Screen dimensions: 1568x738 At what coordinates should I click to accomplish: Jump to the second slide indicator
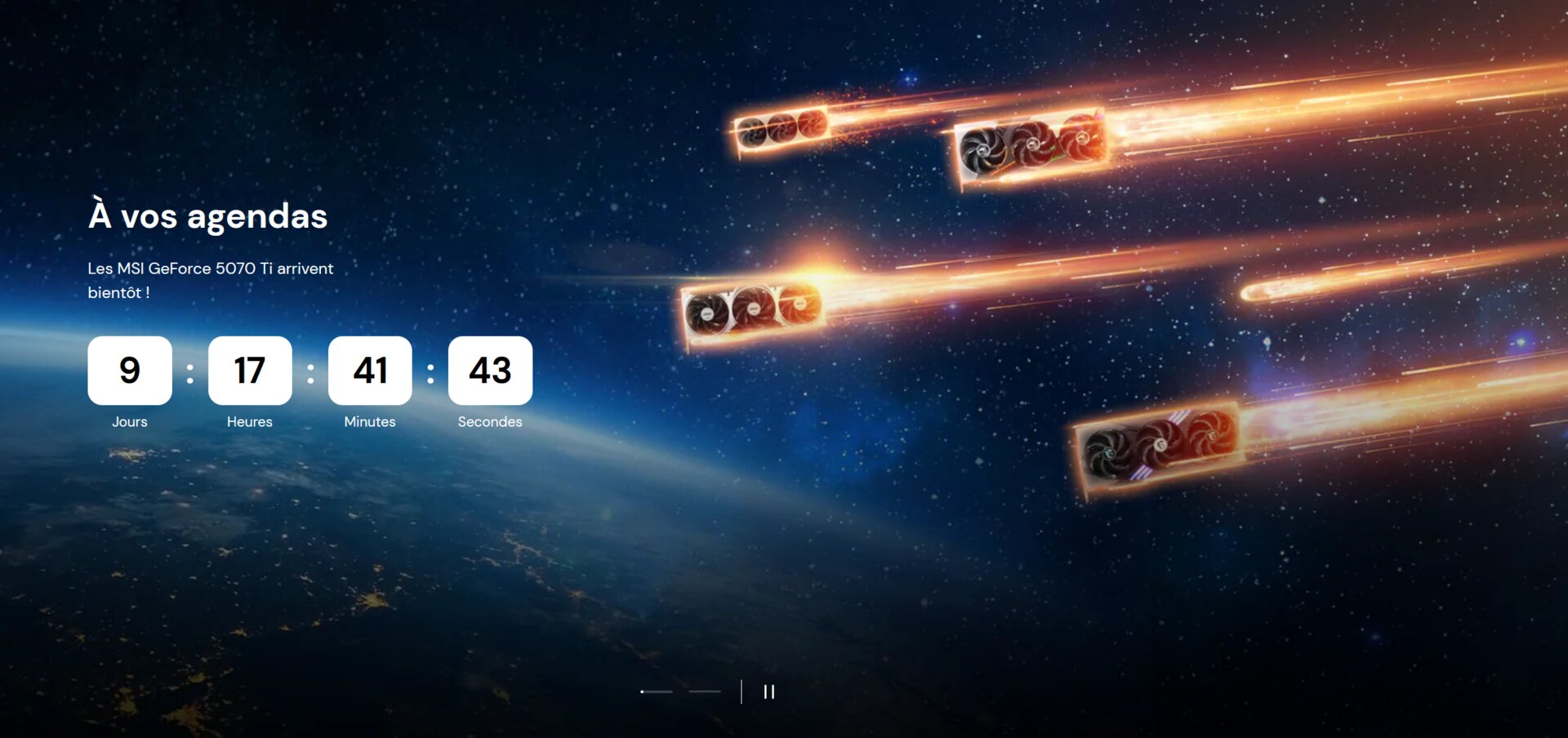(x=705, y=691)
